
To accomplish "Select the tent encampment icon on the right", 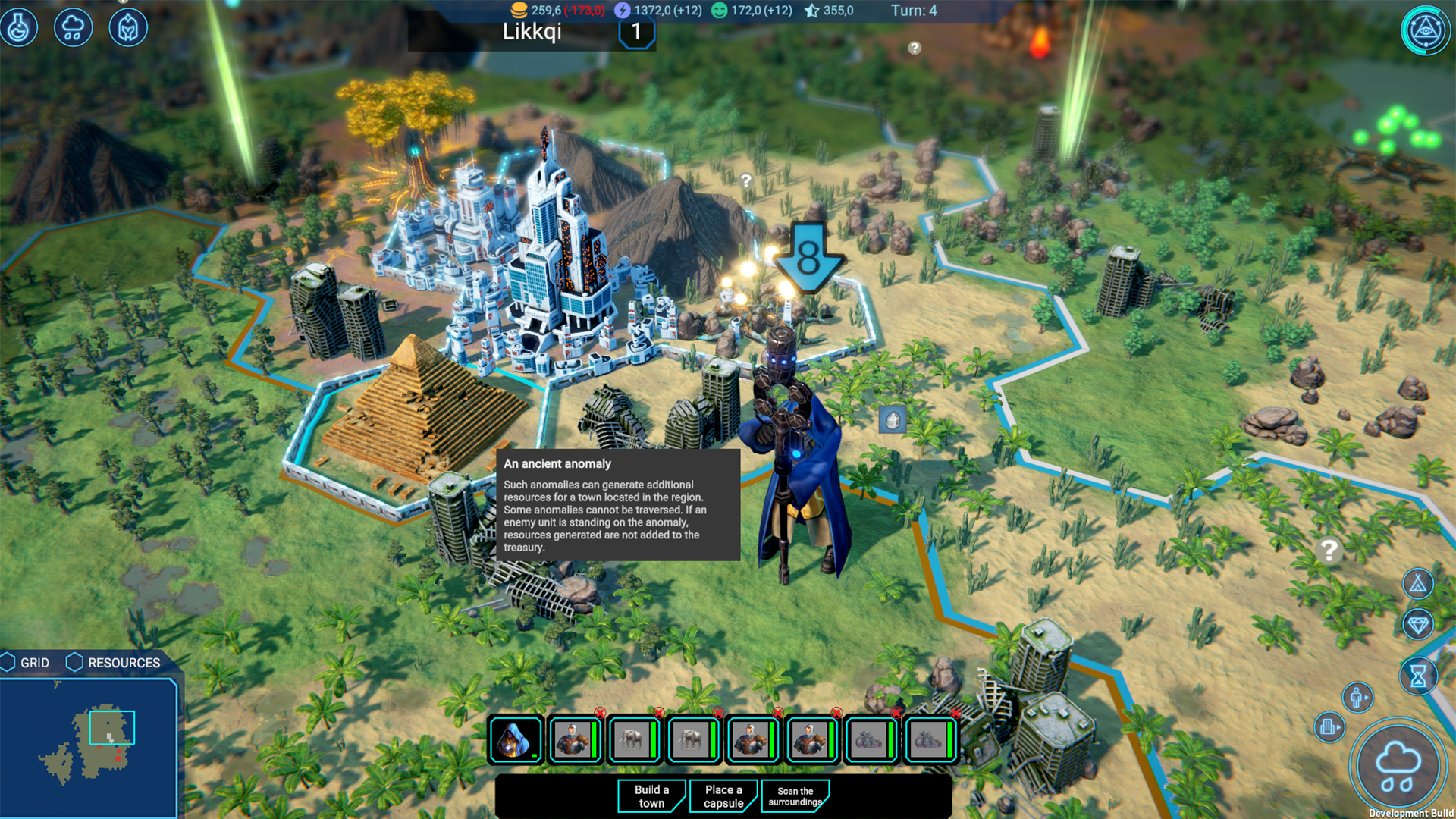I will 1418,584.
